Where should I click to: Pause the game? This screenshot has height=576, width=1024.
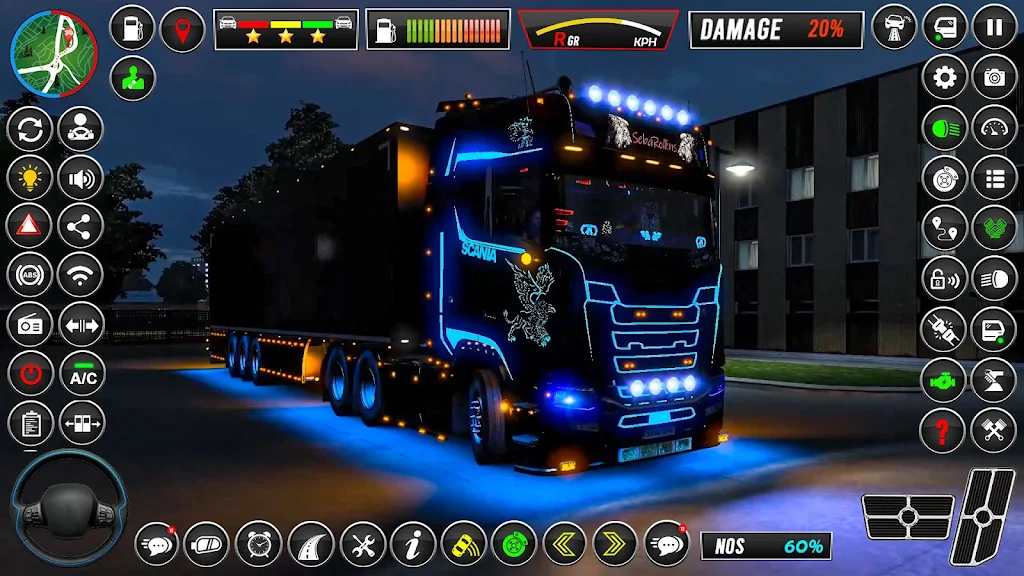pos(994,27)
